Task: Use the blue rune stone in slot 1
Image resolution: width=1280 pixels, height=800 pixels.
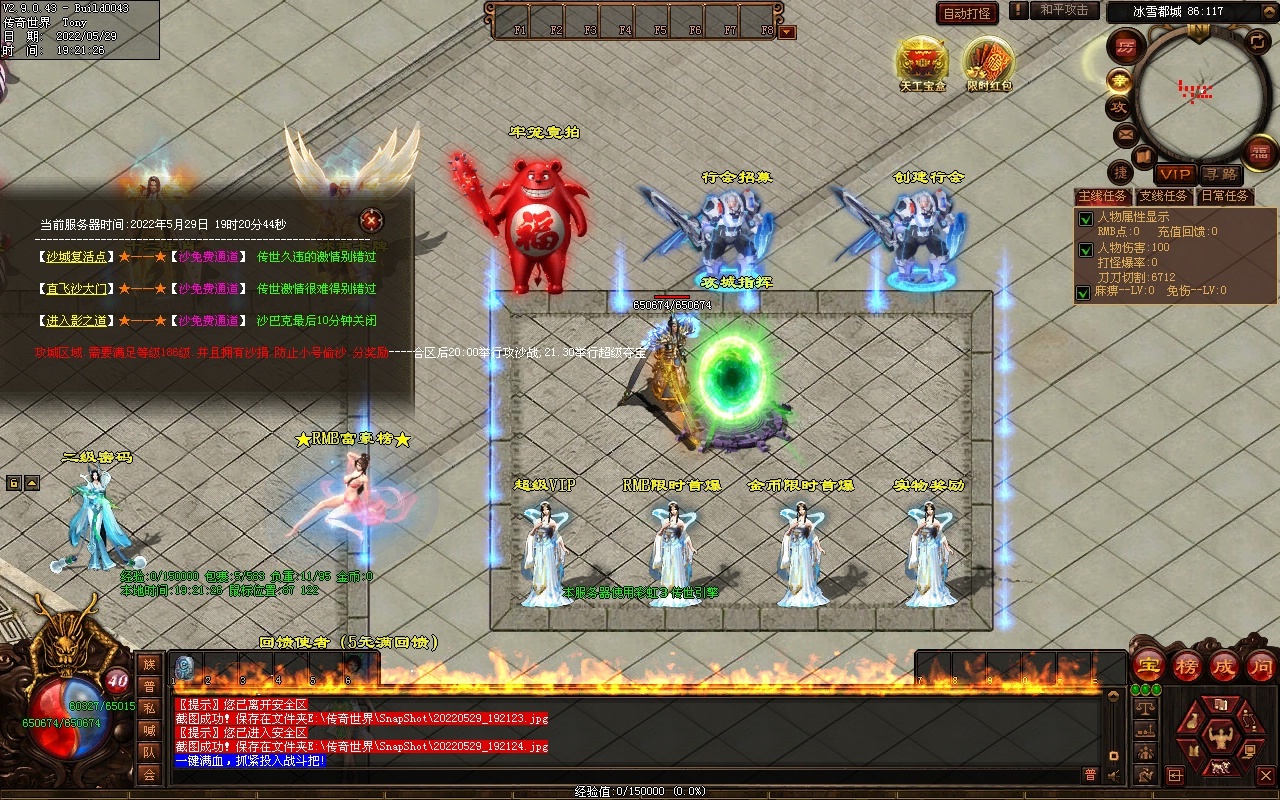Action: pos(184,667)
